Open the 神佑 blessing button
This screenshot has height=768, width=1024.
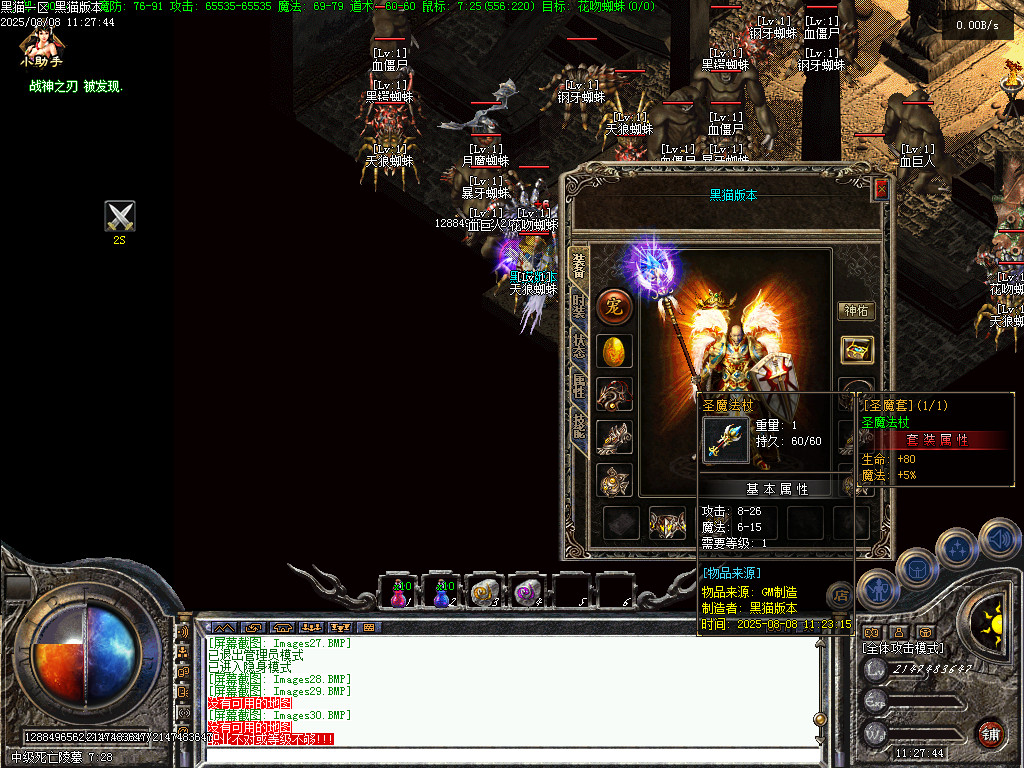(856, 311)
